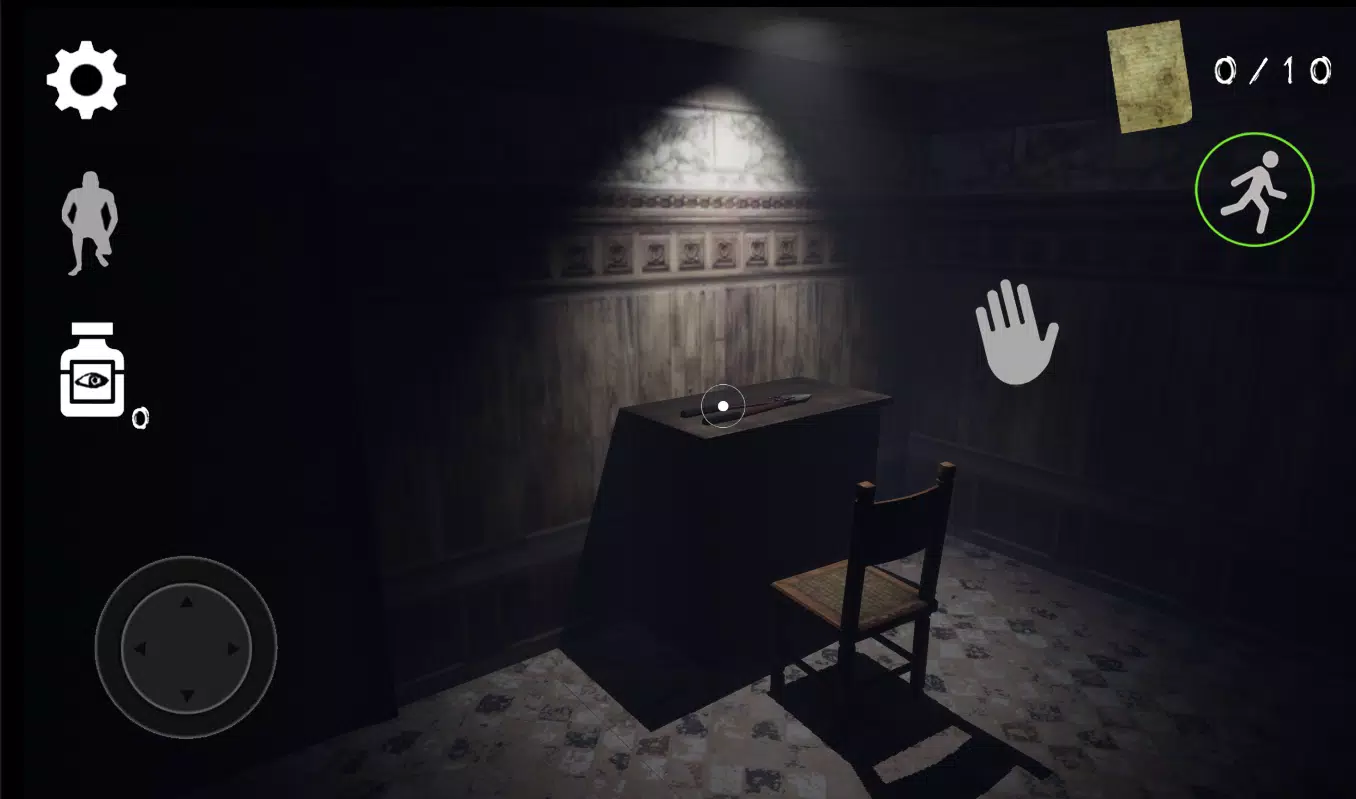Activate invisibility with the eye potion
The image size is (1356, 799).
pyautogui.click(x=90, y=372)
